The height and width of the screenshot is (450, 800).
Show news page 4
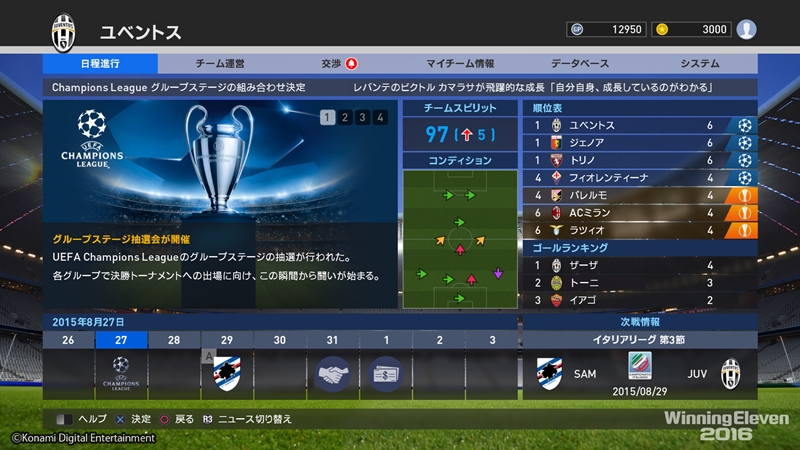380,118
